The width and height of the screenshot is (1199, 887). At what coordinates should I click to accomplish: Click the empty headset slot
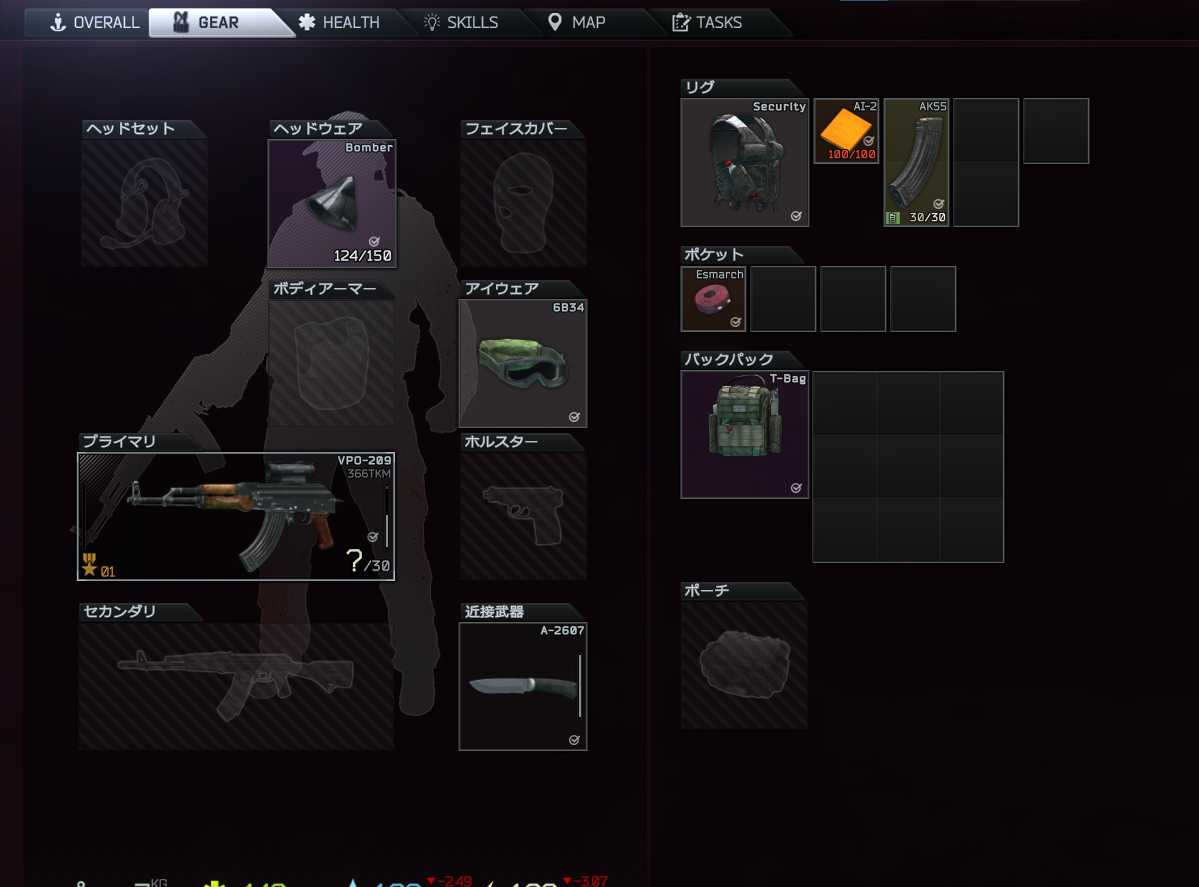(x=144, y=203)
